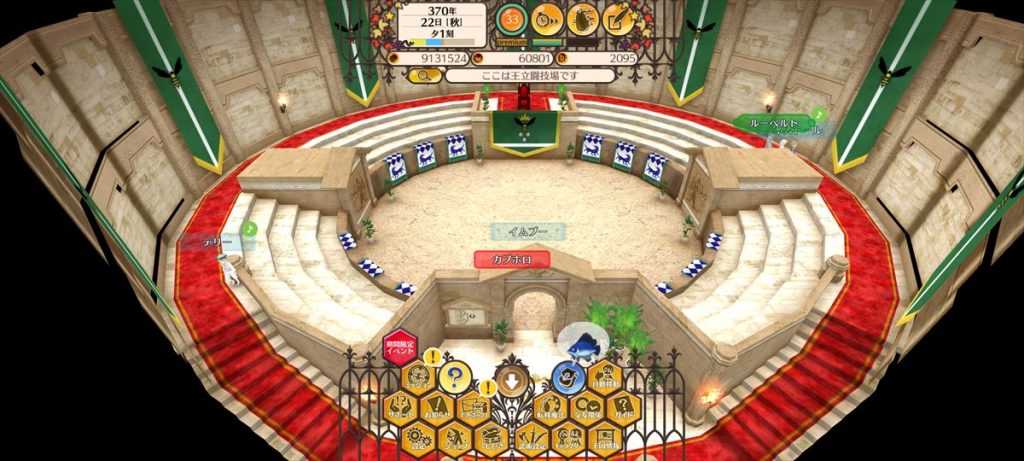Activate auto-move (自動移動)

pos(604,377)
